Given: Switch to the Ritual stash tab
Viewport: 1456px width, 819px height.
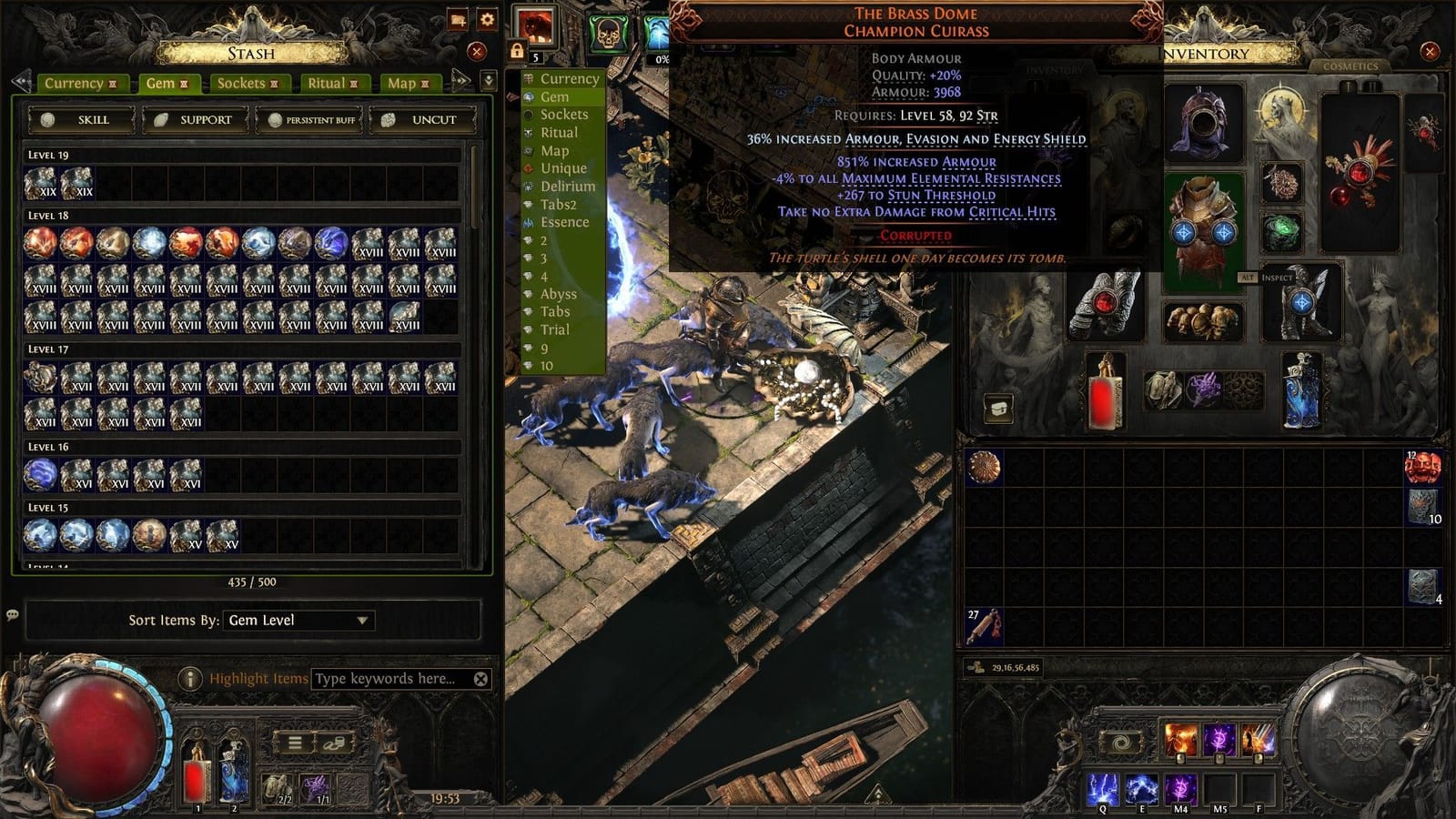Looking at the screenshot, I should click(x=329, y=83).
